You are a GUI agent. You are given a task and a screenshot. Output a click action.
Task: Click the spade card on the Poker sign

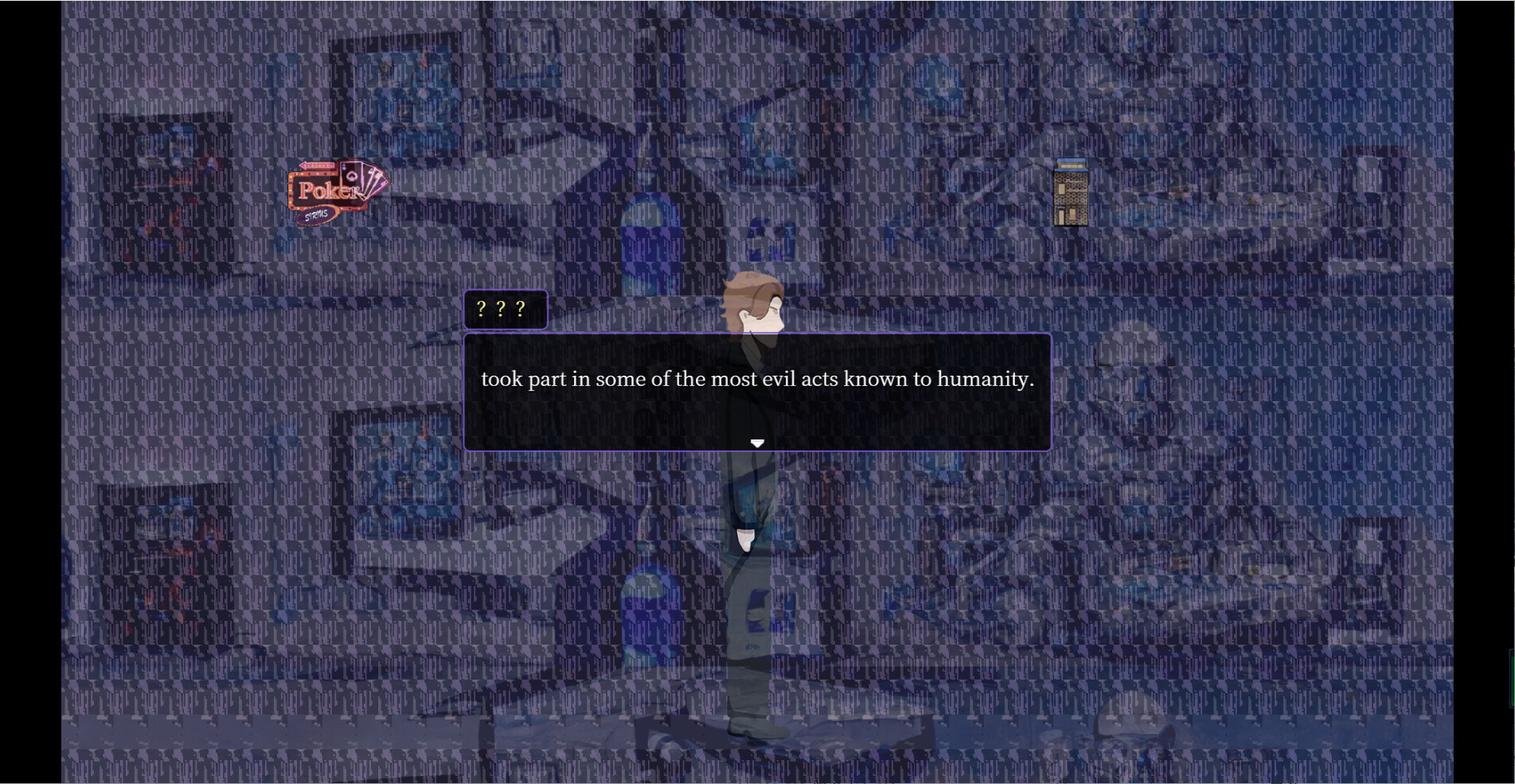pos(352,176)
